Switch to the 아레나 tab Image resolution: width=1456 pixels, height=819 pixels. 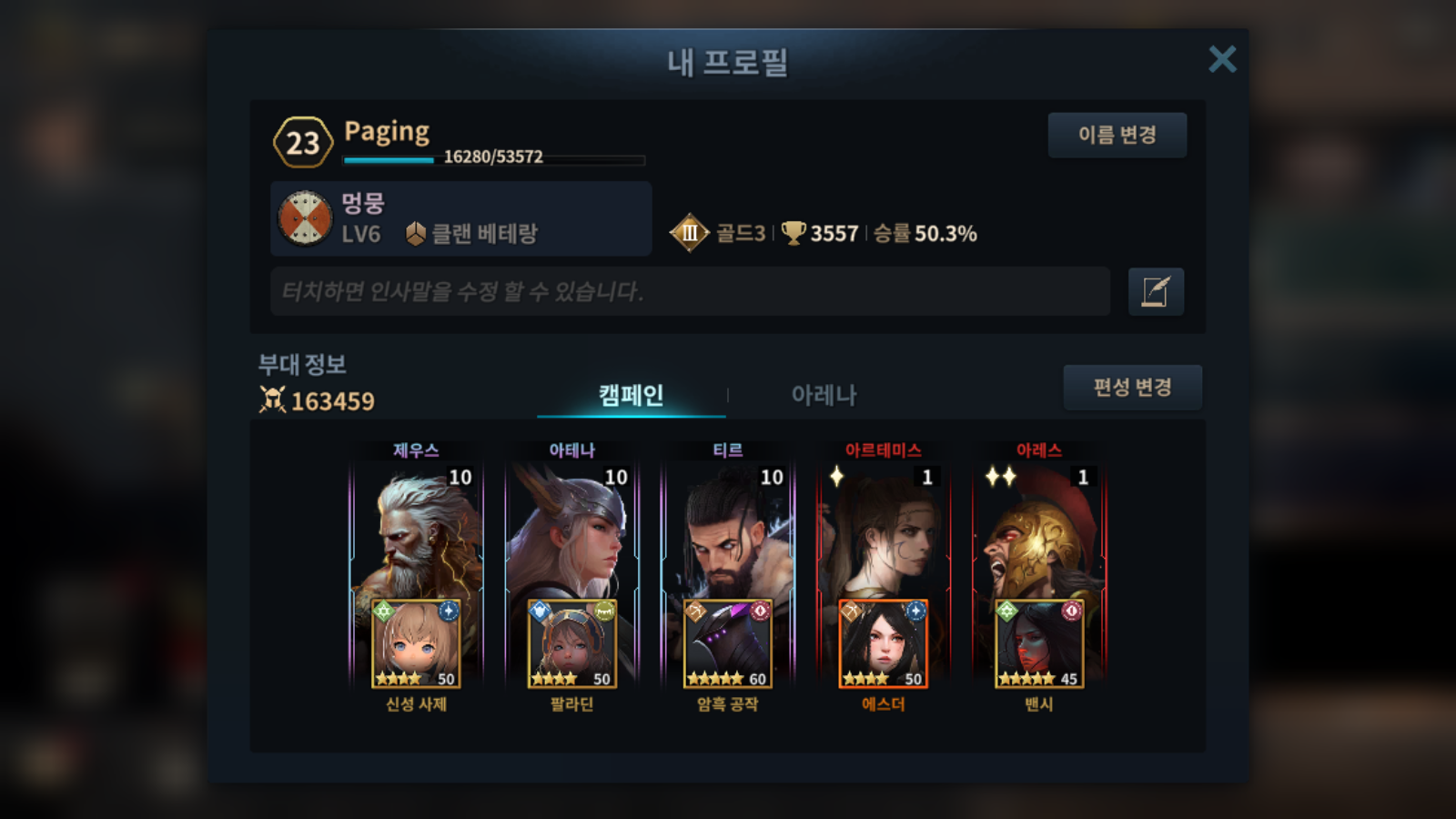tap(824, 395)
